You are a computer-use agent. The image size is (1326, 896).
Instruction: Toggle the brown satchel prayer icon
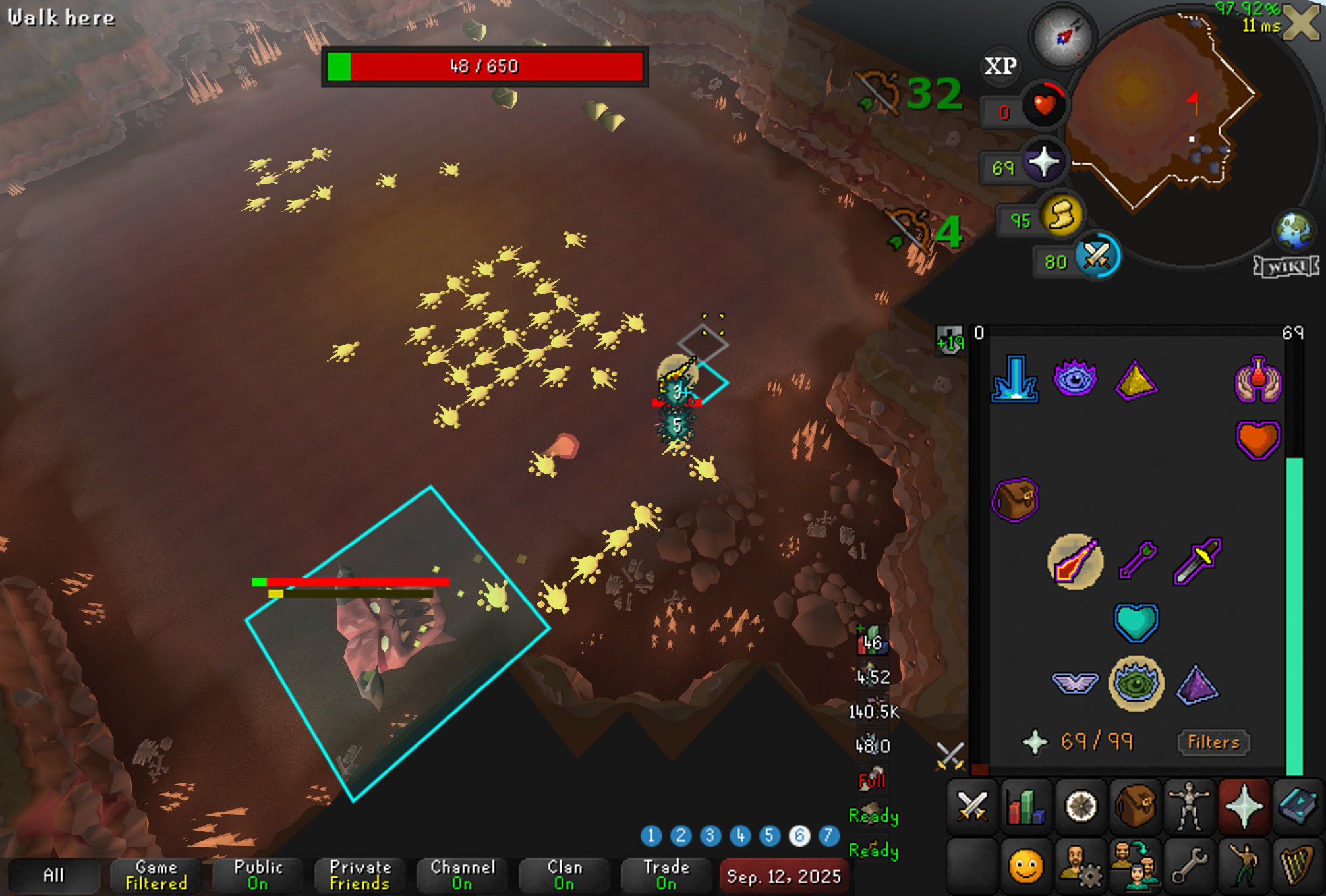(x=1015, y=499)
